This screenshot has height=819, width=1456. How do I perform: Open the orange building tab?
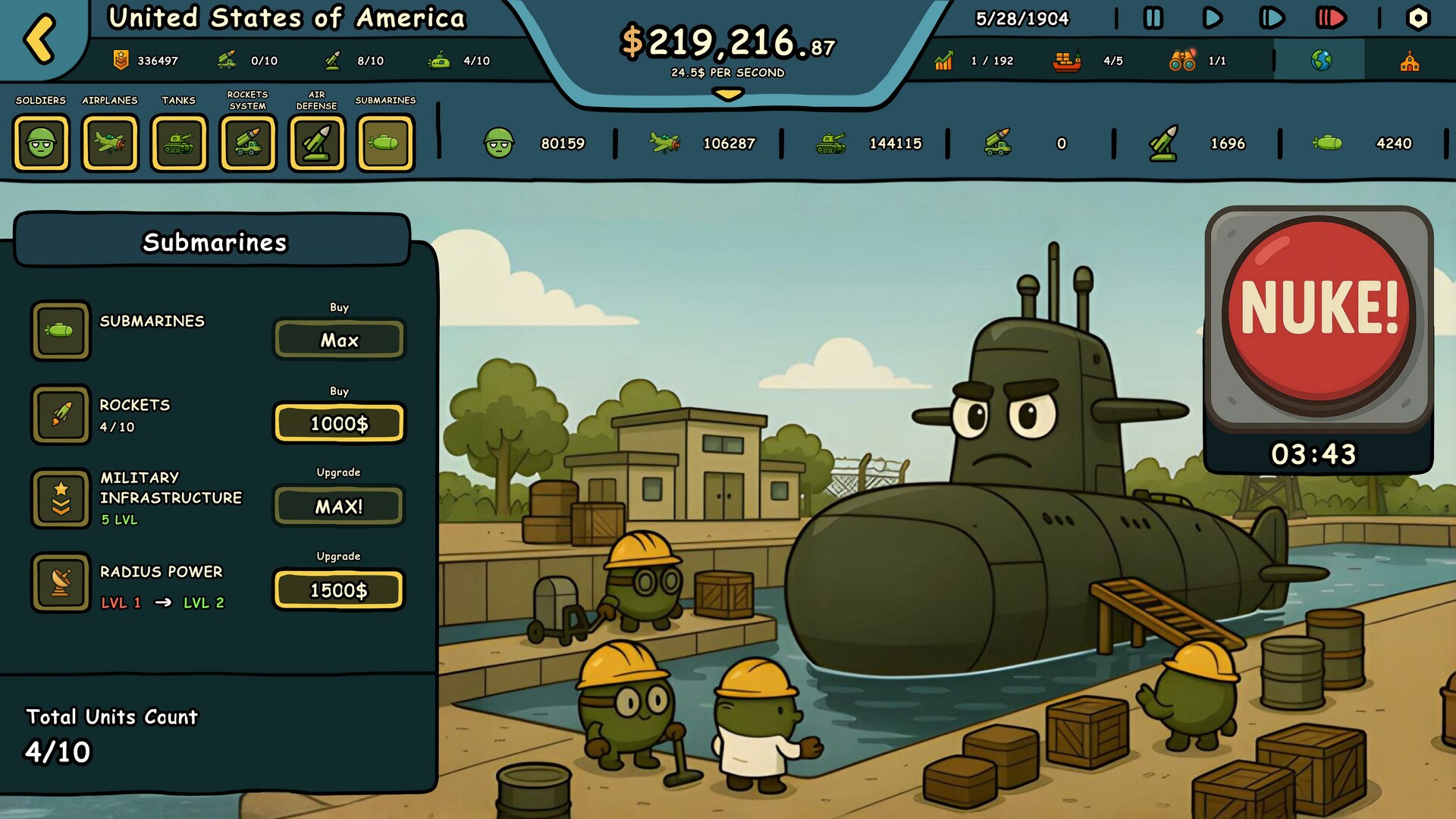1409,61
